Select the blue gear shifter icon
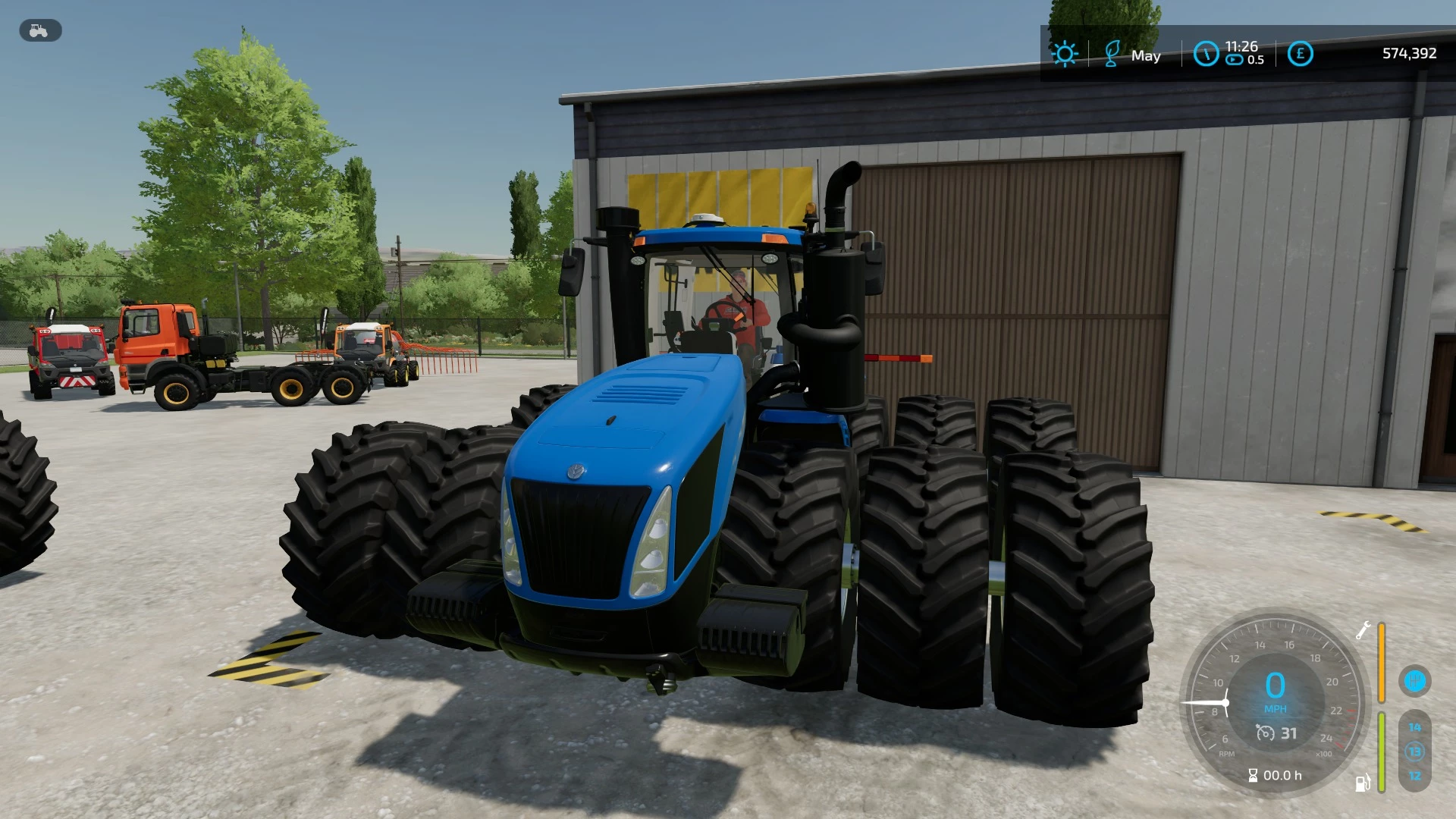The width and height of the screenshot is (1456, 819). click(1415, 681)
